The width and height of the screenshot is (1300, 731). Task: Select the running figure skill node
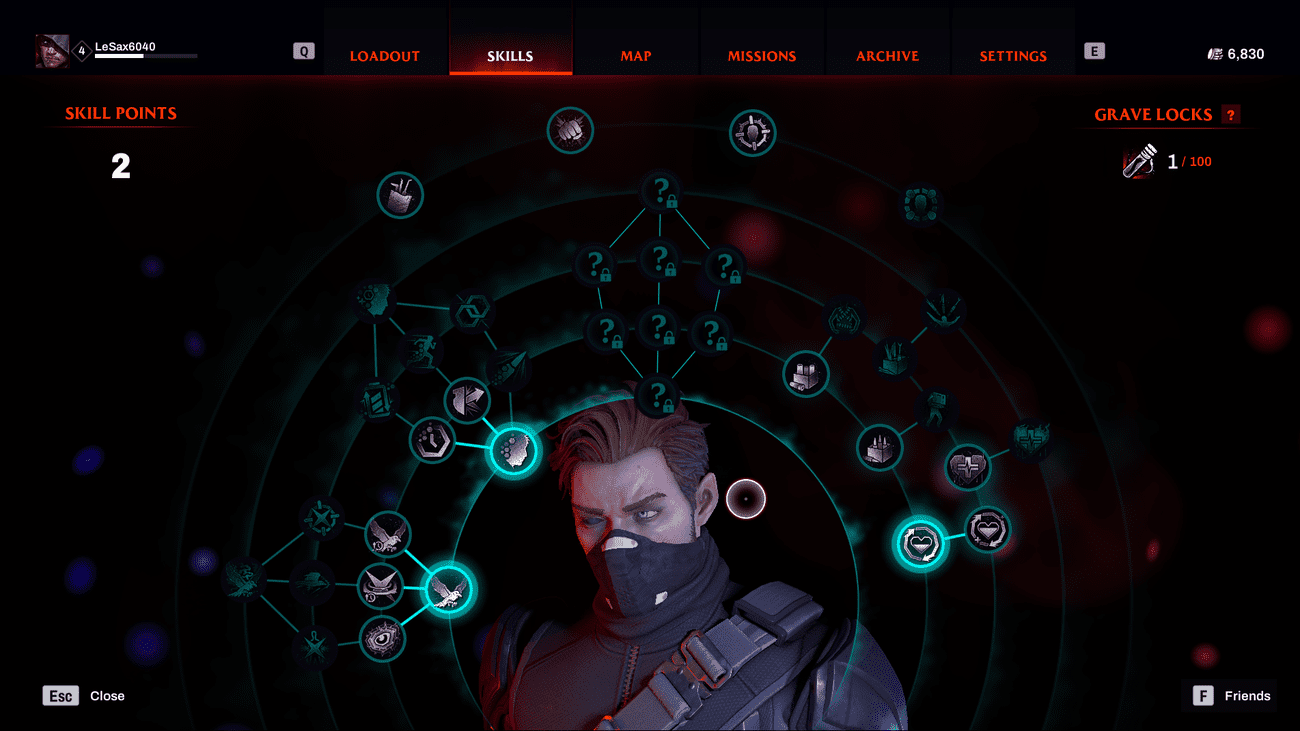(x=420, y=352)
